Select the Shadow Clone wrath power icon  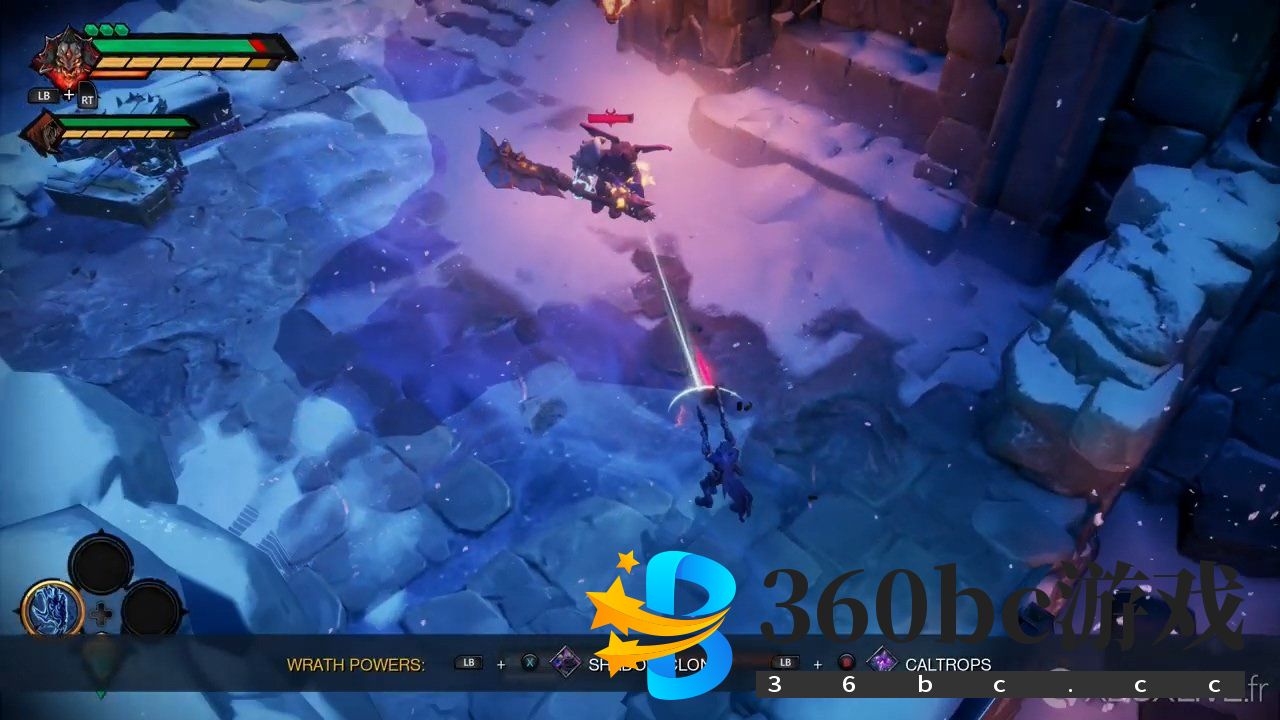pos(565,662)
